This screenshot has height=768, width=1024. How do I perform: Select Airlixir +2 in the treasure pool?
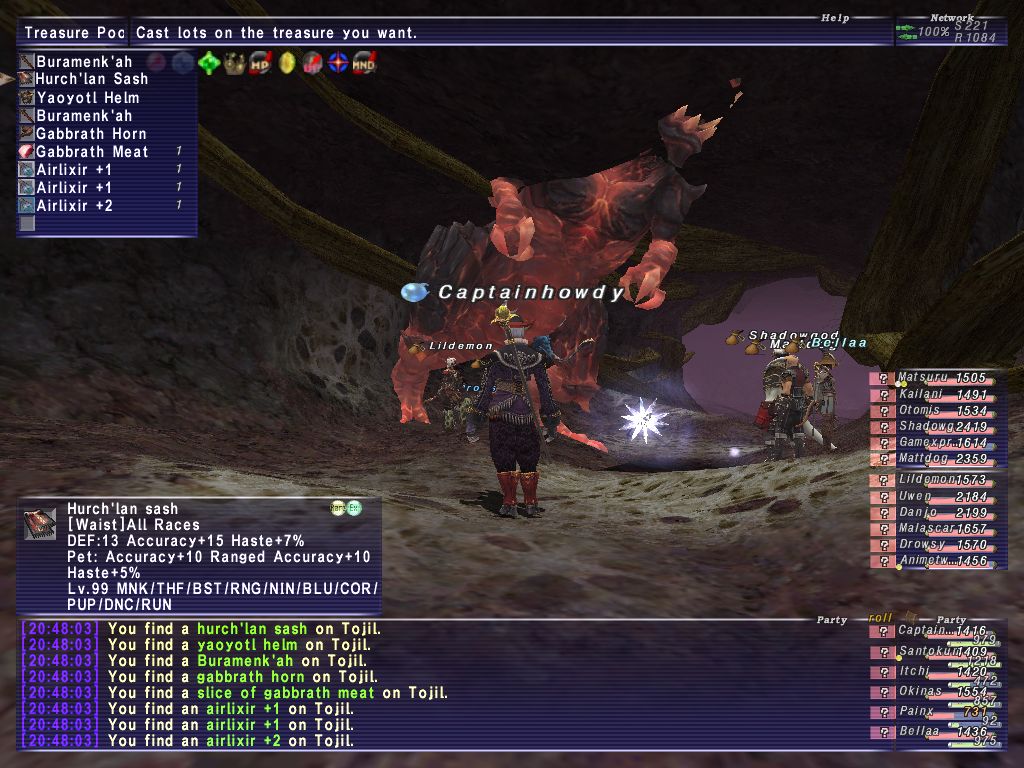[x=74, y=206]
